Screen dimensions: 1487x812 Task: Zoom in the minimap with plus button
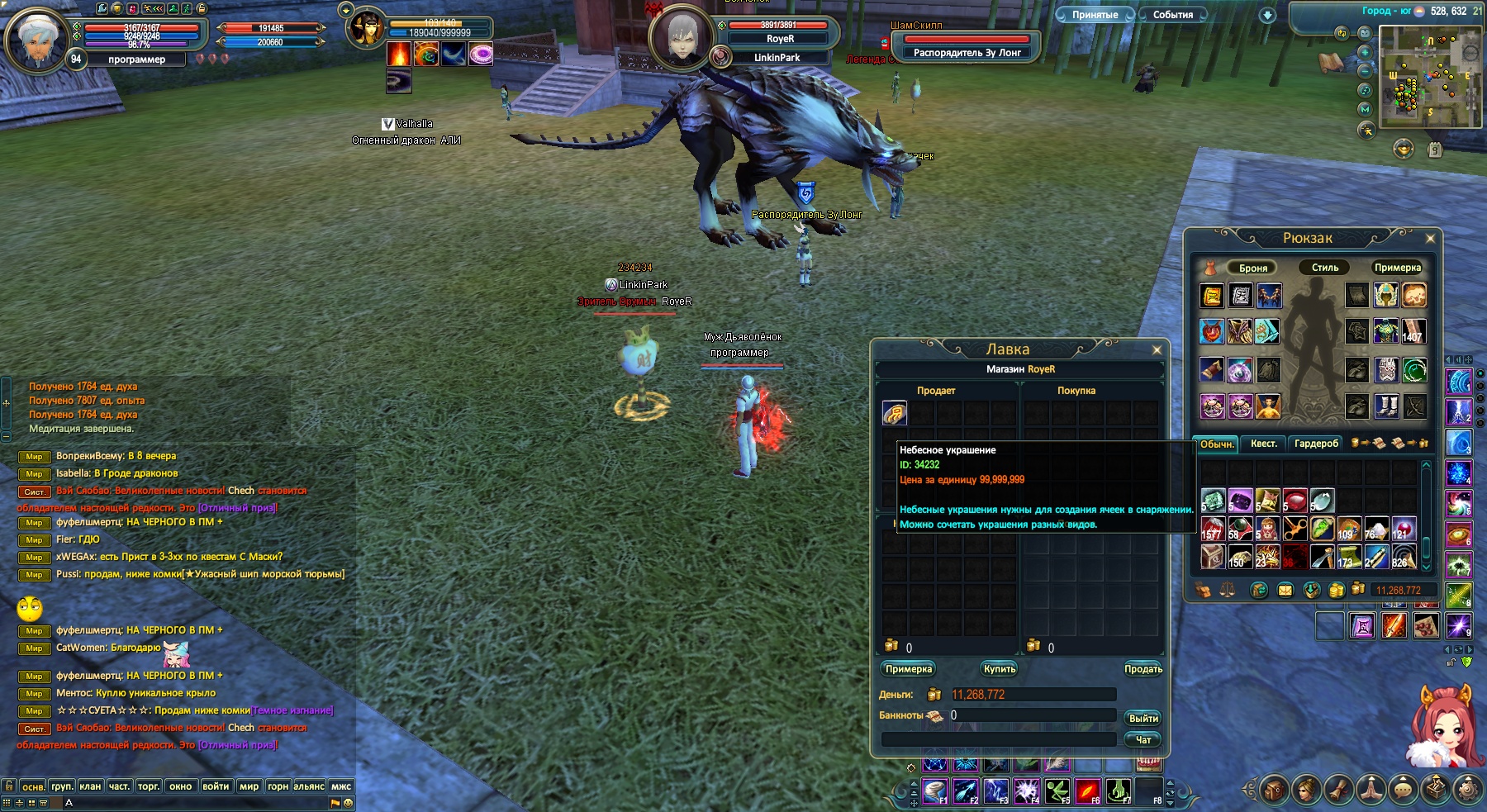[x=1365, y=52]
